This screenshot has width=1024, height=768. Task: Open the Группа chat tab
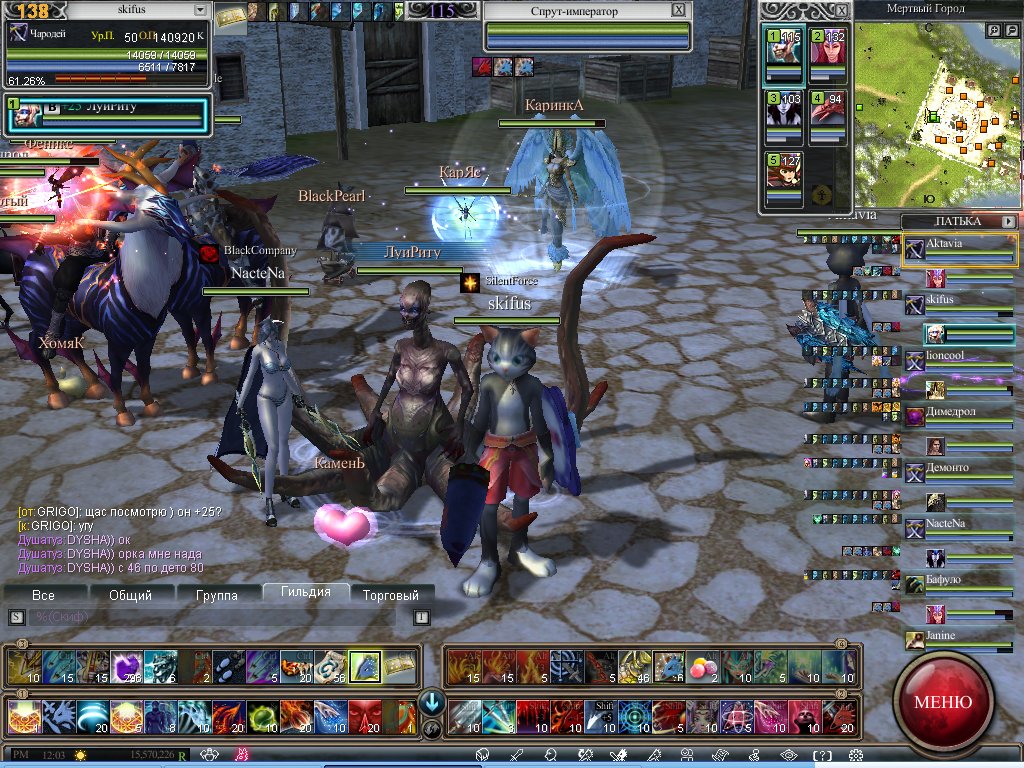coord(217,595)
